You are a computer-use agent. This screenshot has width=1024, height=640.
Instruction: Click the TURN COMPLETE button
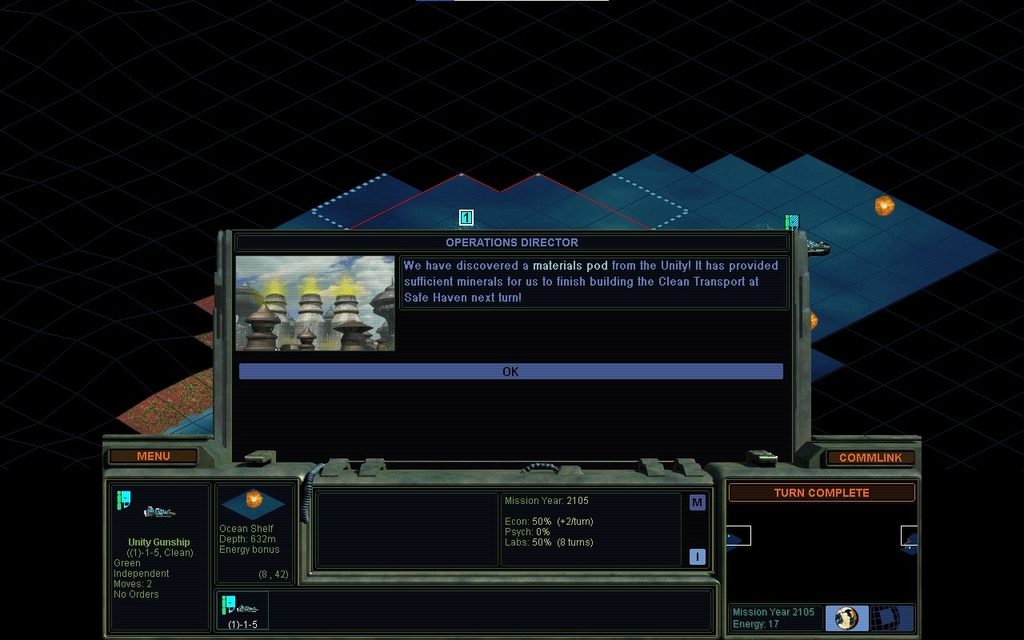click(x=821, y=492)
